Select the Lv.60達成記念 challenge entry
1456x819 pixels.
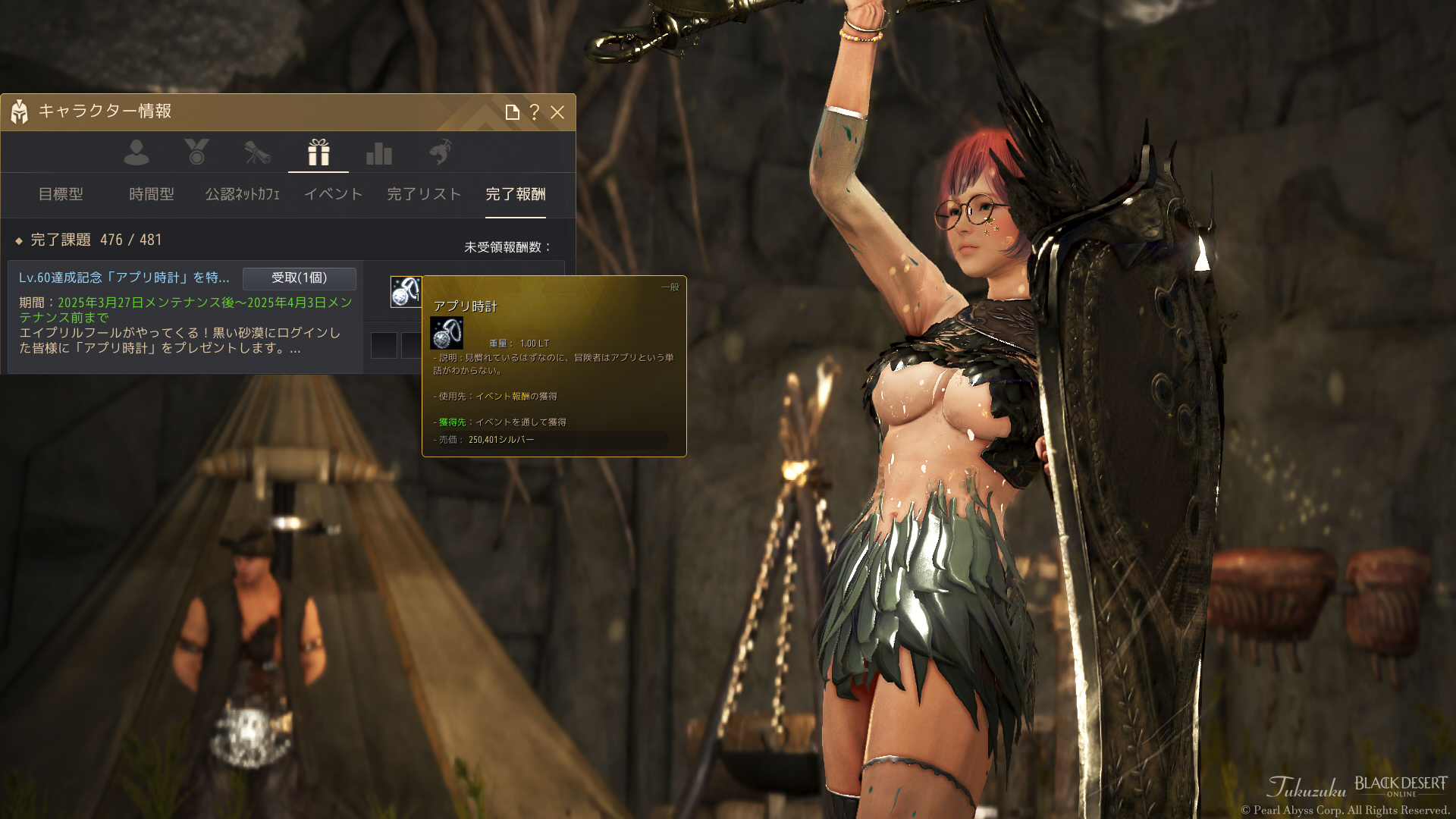pos(124,278)
